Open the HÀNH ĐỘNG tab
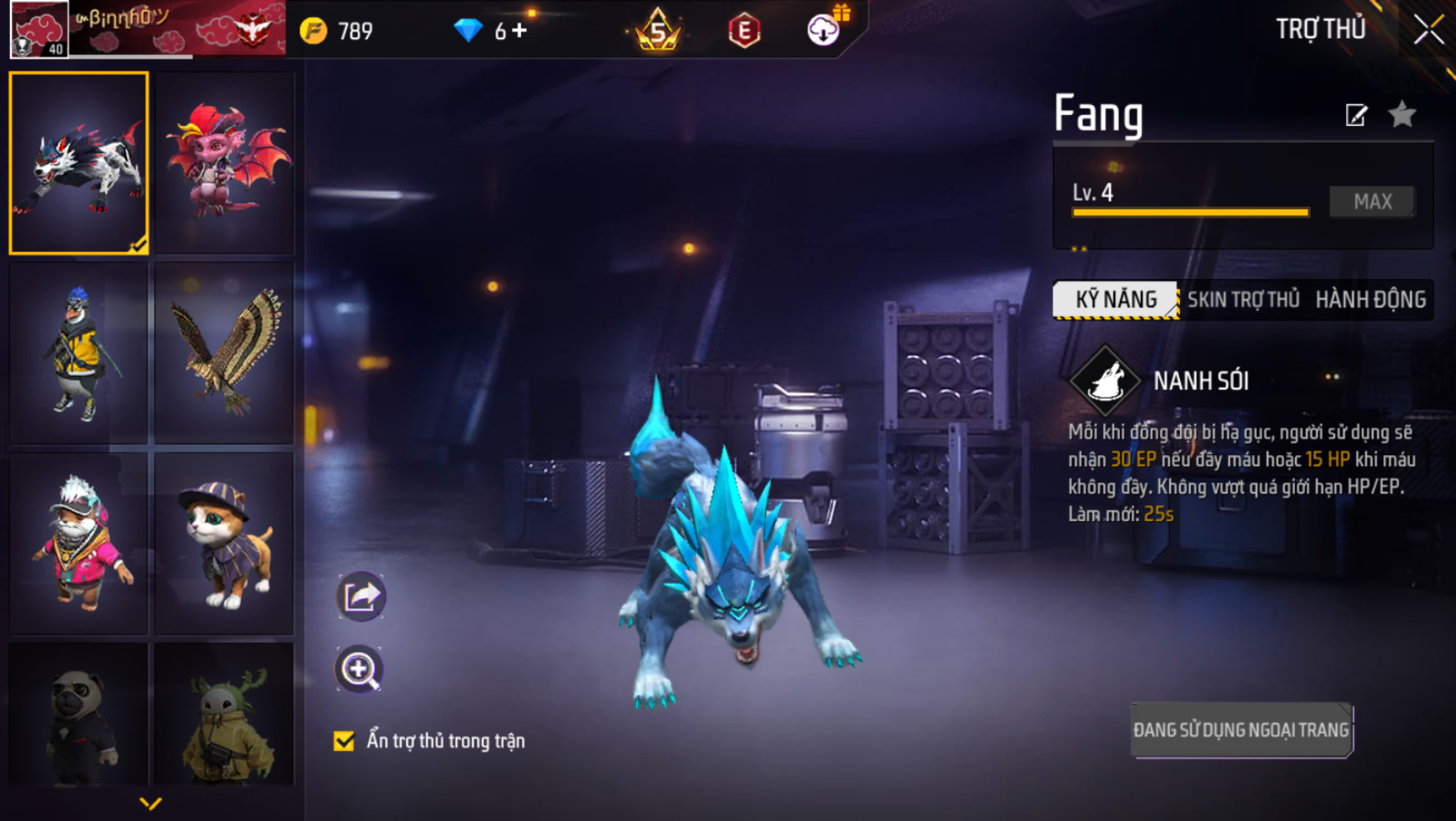Viewport: 1456px width, 821px height. 1370,300
